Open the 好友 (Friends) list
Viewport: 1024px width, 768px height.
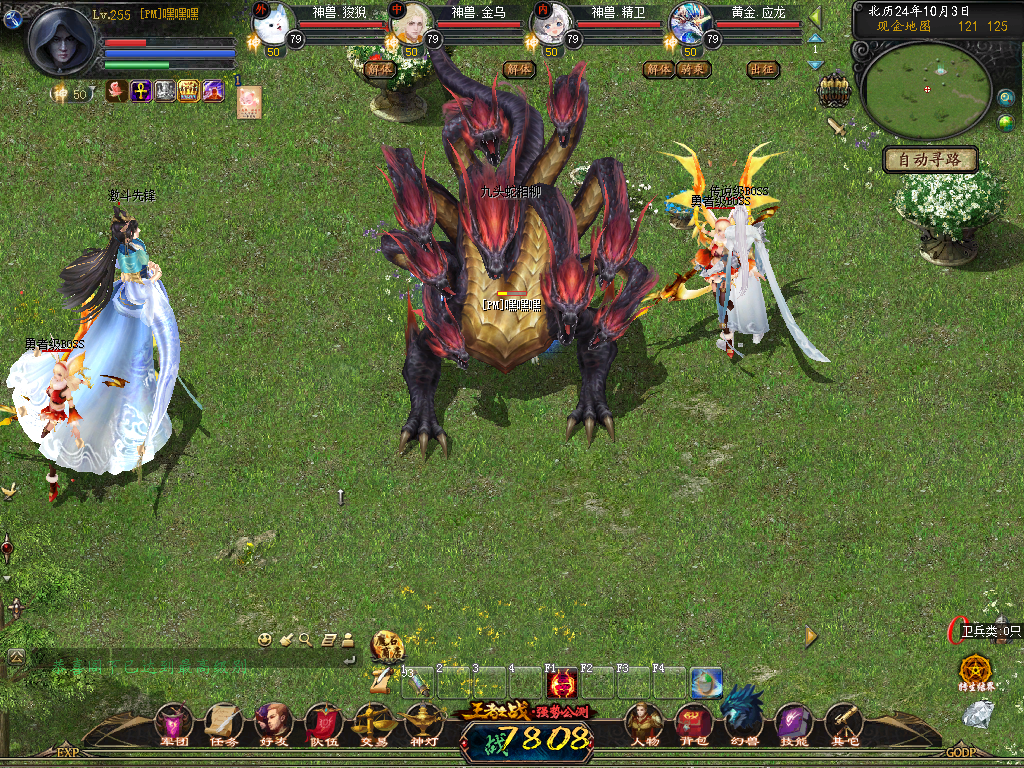click(x=273, y=722)
